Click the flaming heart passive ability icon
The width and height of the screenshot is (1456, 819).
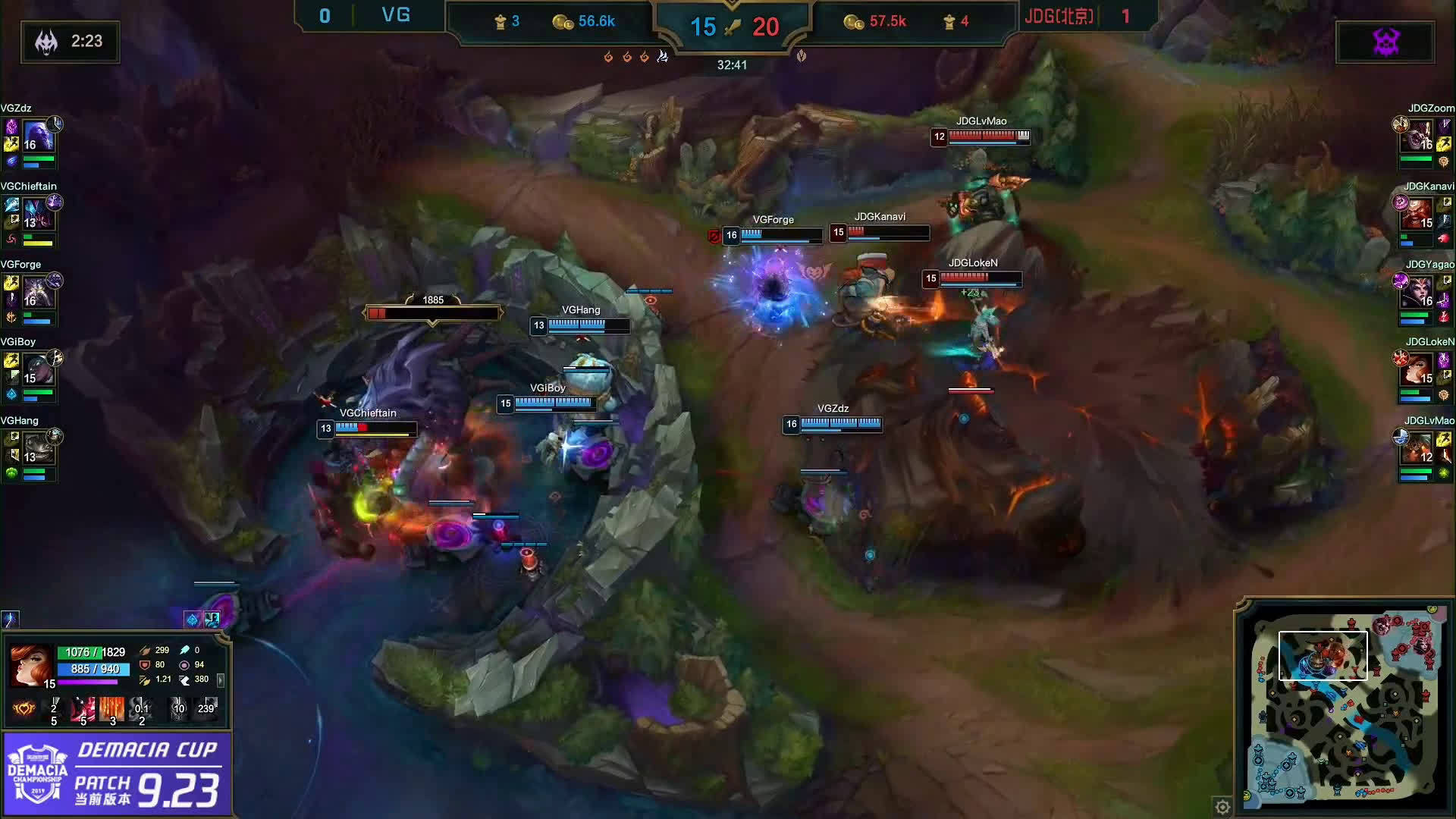24,709
